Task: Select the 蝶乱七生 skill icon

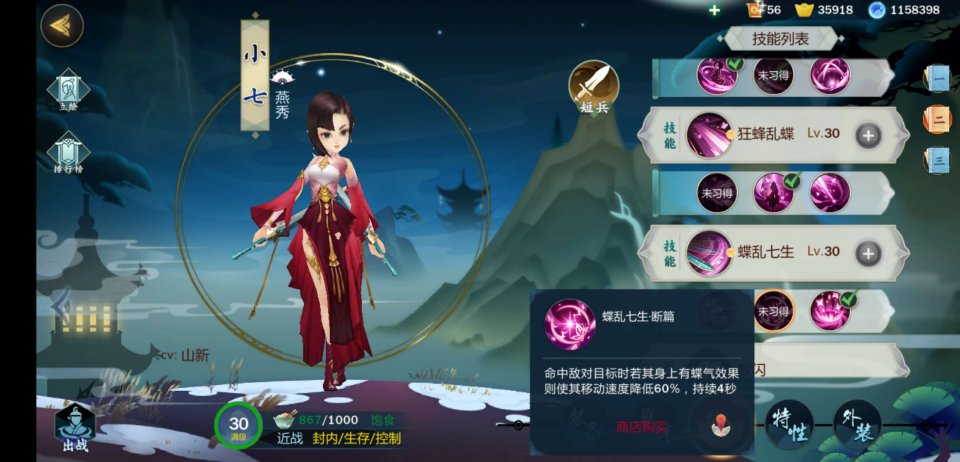Action: point(709,253)
